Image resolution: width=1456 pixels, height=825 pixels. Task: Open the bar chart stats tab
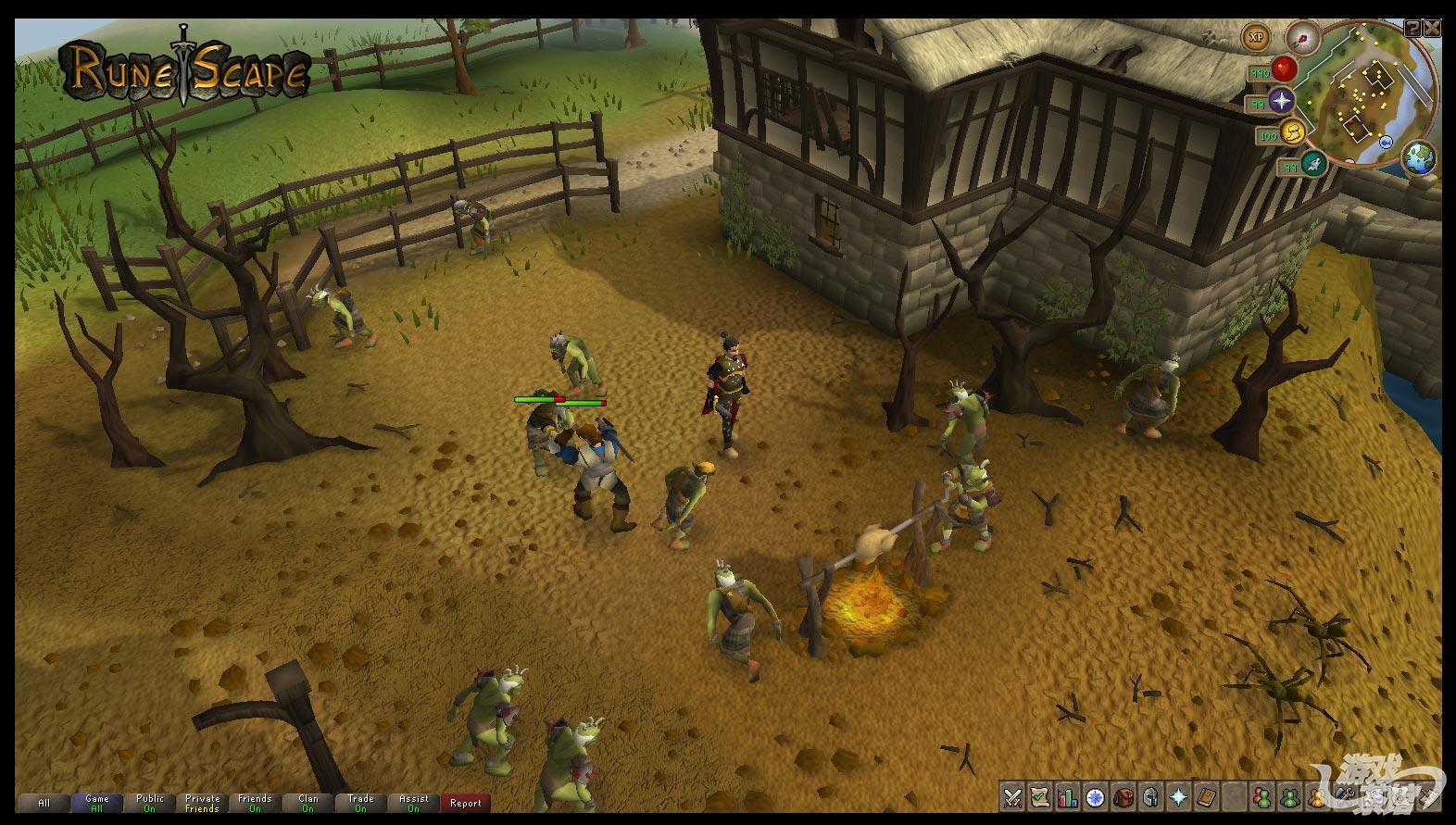point(1068,796)
